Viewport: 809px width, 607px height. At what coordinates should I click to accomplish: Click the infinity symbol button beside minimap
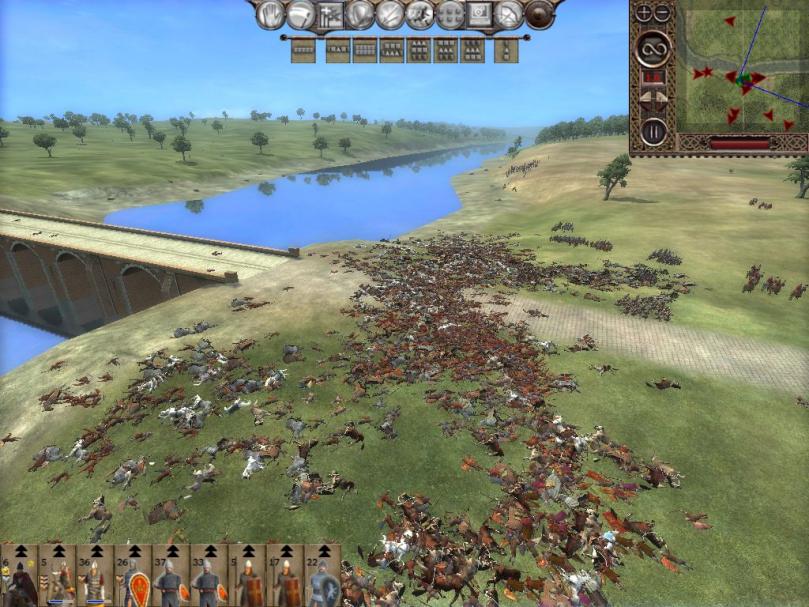point(654,47)
